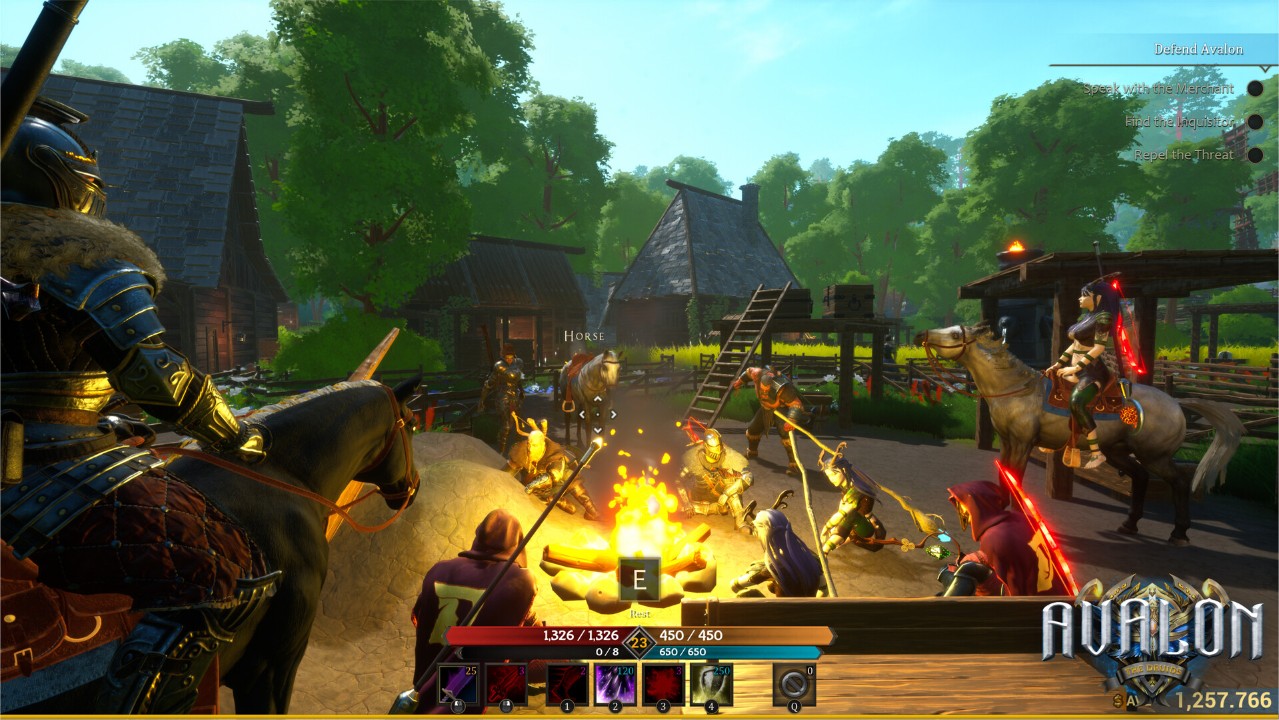Activate the yellow shield ability in slot 4
The height and width of the screenshot is (720, 1279).
(711, 684)
